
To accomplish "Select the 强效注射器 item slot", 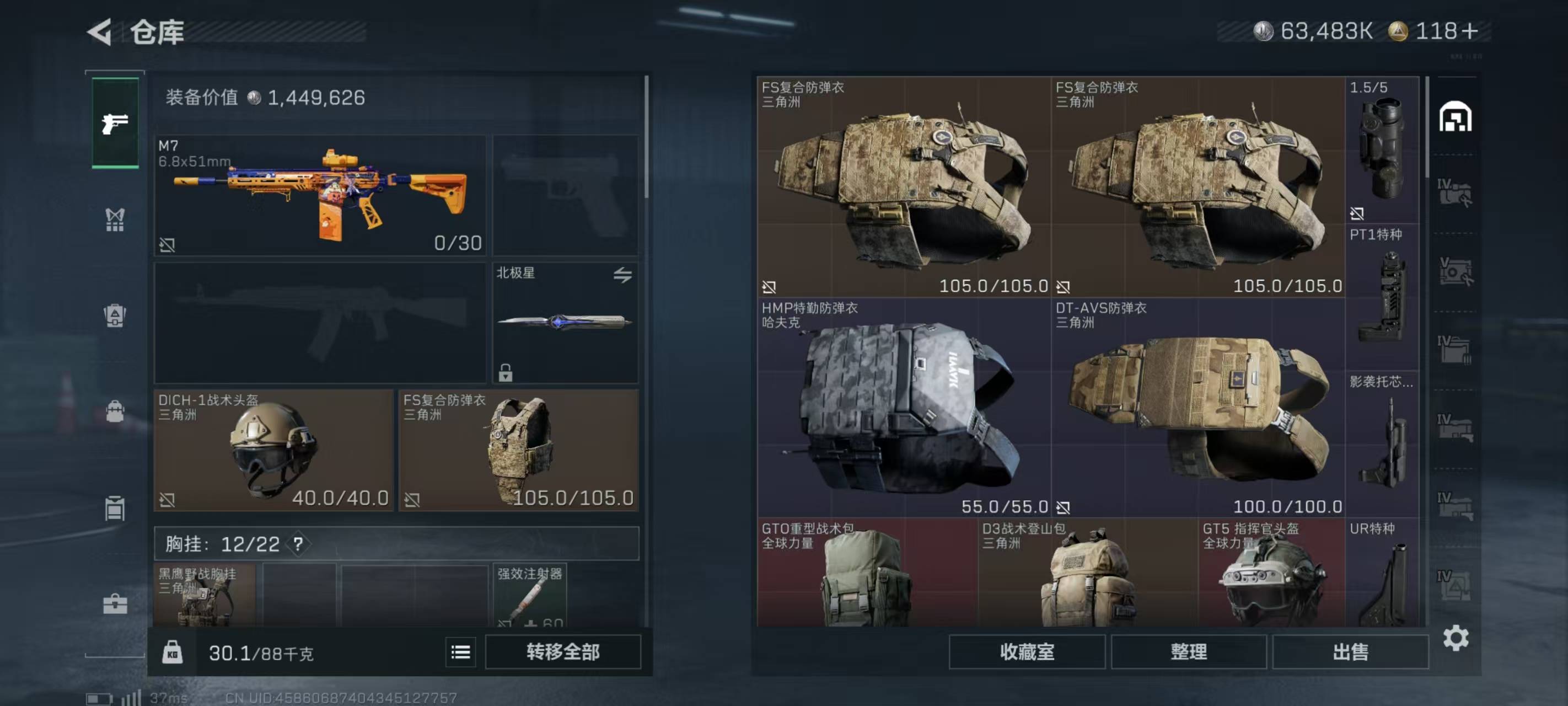I will (x=529, y=595).
